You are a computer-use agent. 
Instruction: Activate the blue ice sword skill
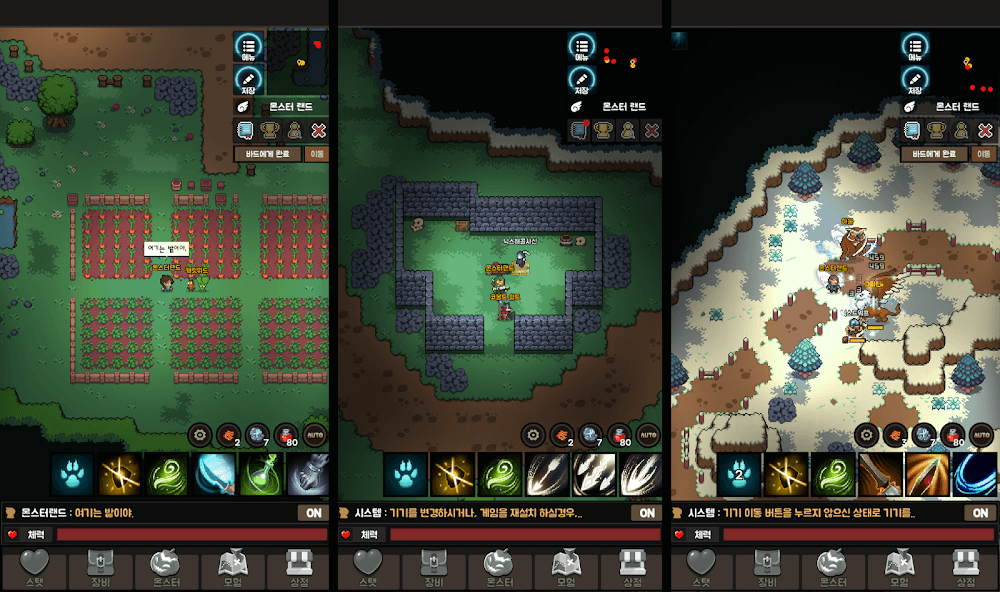[x=215, y=474]
